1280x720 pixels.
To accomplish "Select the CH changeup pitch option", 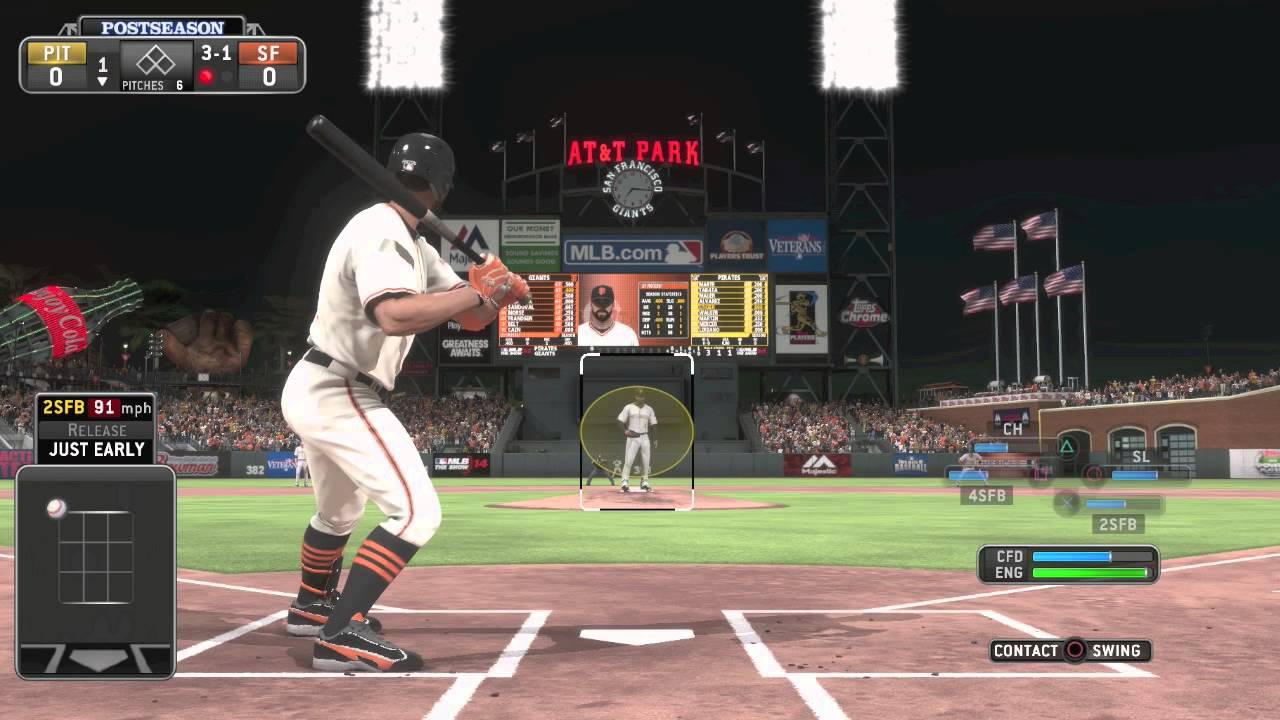I will pos(1012,429).
